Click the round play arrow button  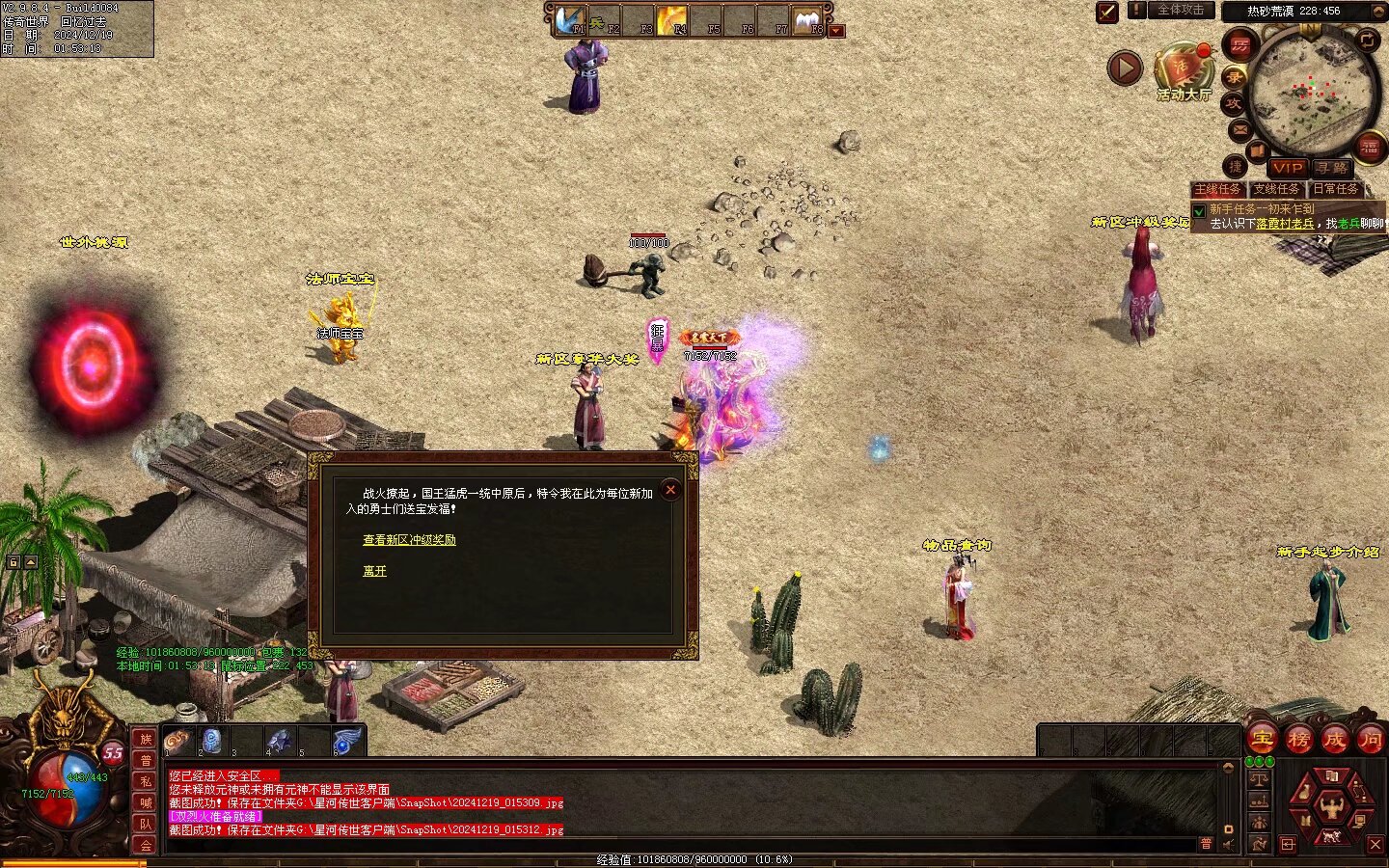point(1125,68)
